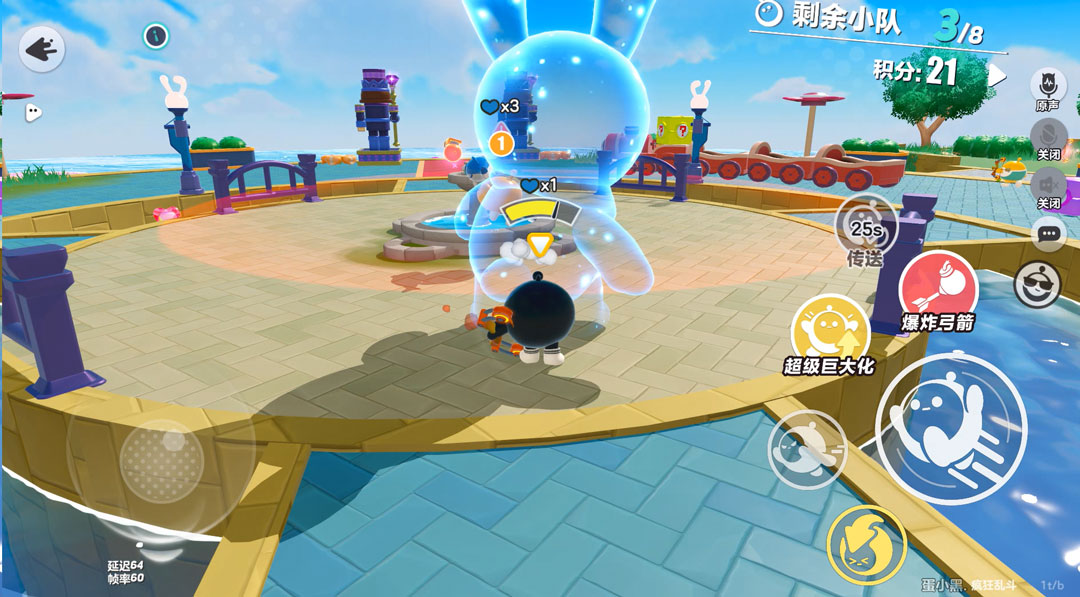The width and height of the screenshot is (1080, 597).
Task: Open the chat bubble button
Action: point(1048,234)
